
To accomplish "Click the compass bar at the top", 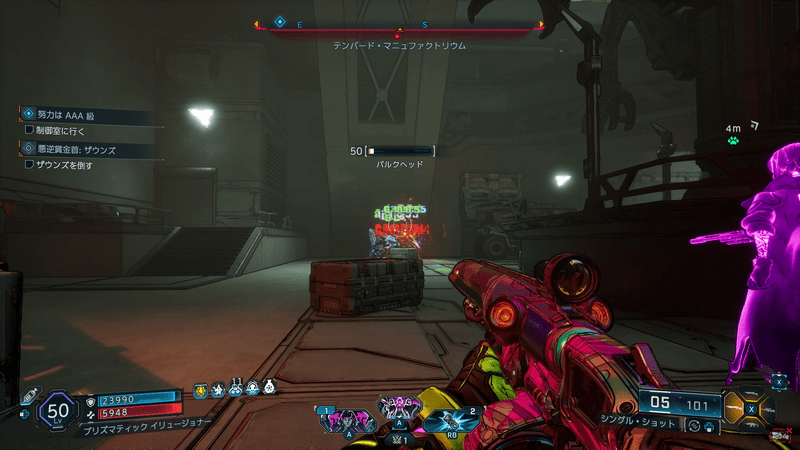I will point(400,25).
